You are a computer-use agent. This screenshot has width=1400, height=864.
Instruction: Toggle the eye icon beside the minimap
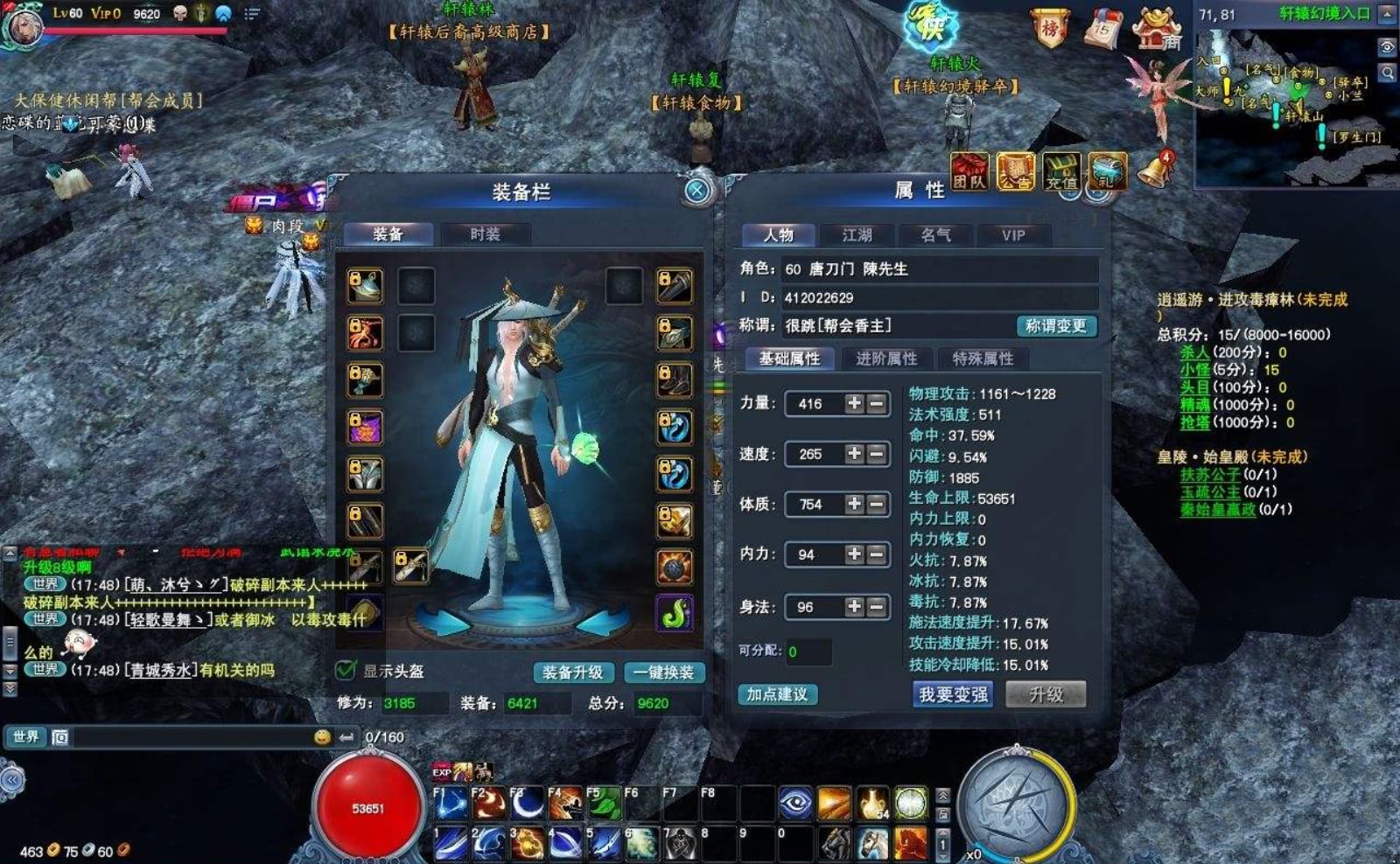tap(1387, 45)
